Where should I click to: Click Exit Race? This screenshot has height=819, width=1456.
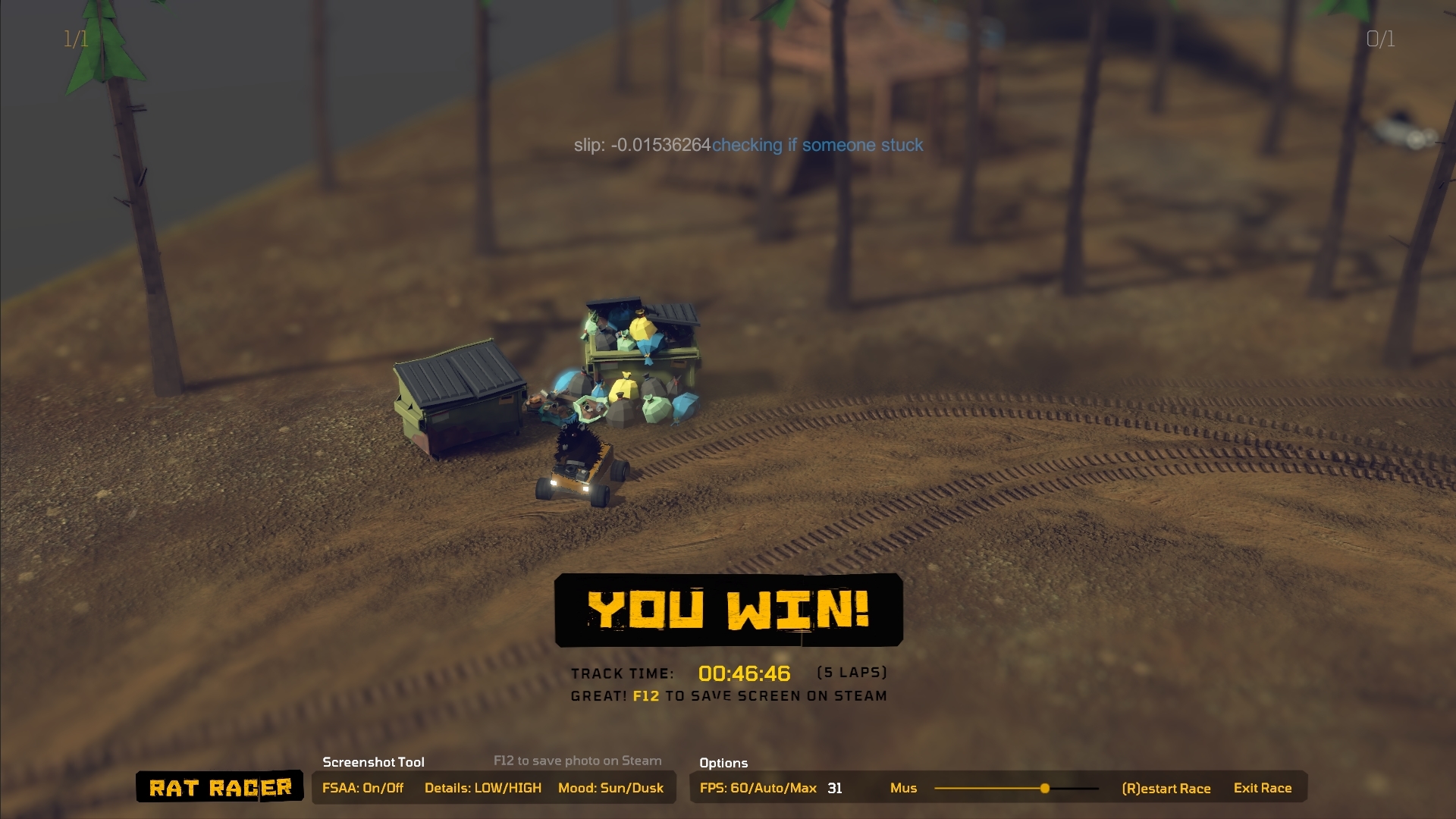[x=1263, y=788]
